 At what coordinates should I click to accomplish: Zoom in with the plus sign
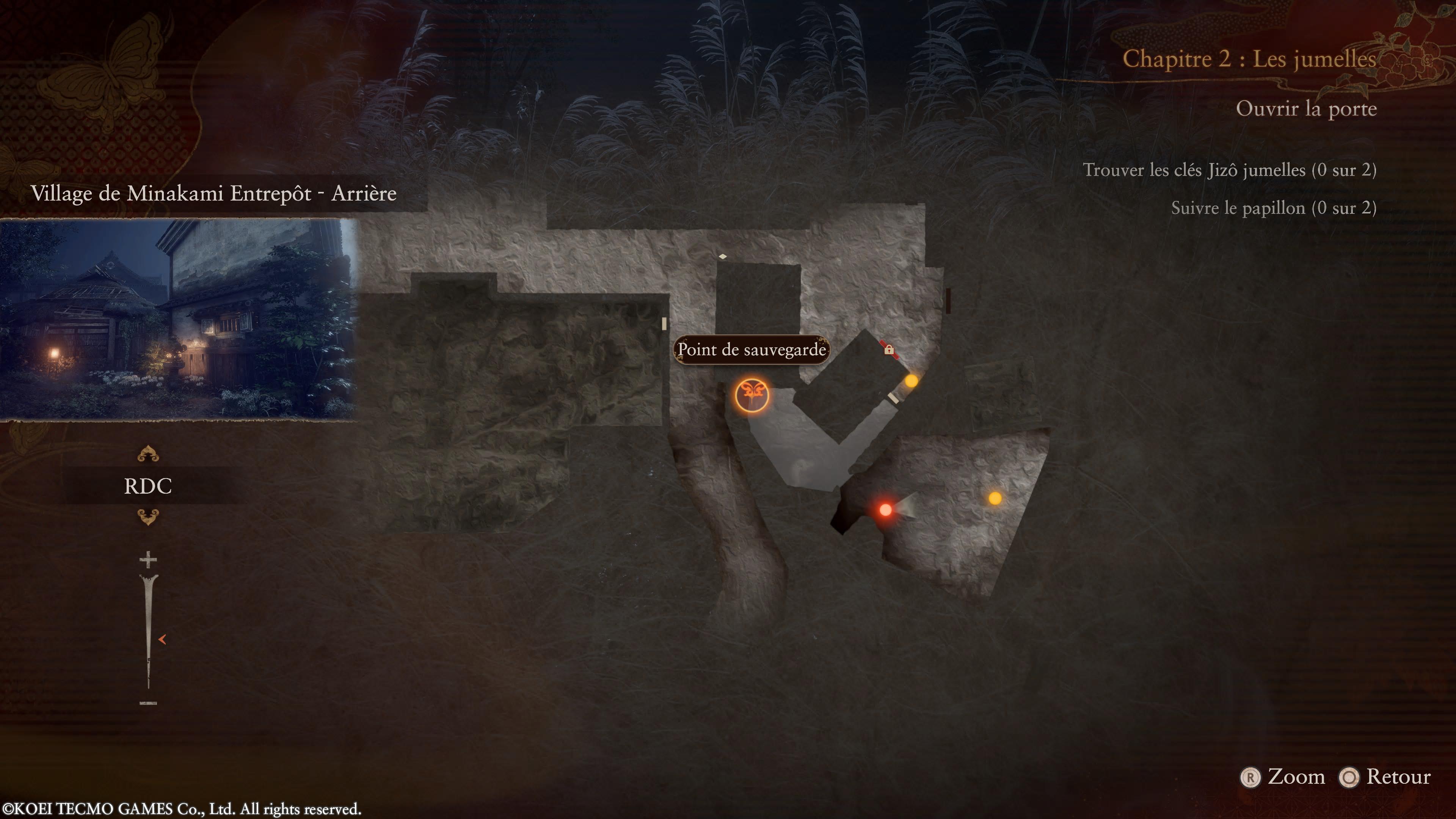148,560
